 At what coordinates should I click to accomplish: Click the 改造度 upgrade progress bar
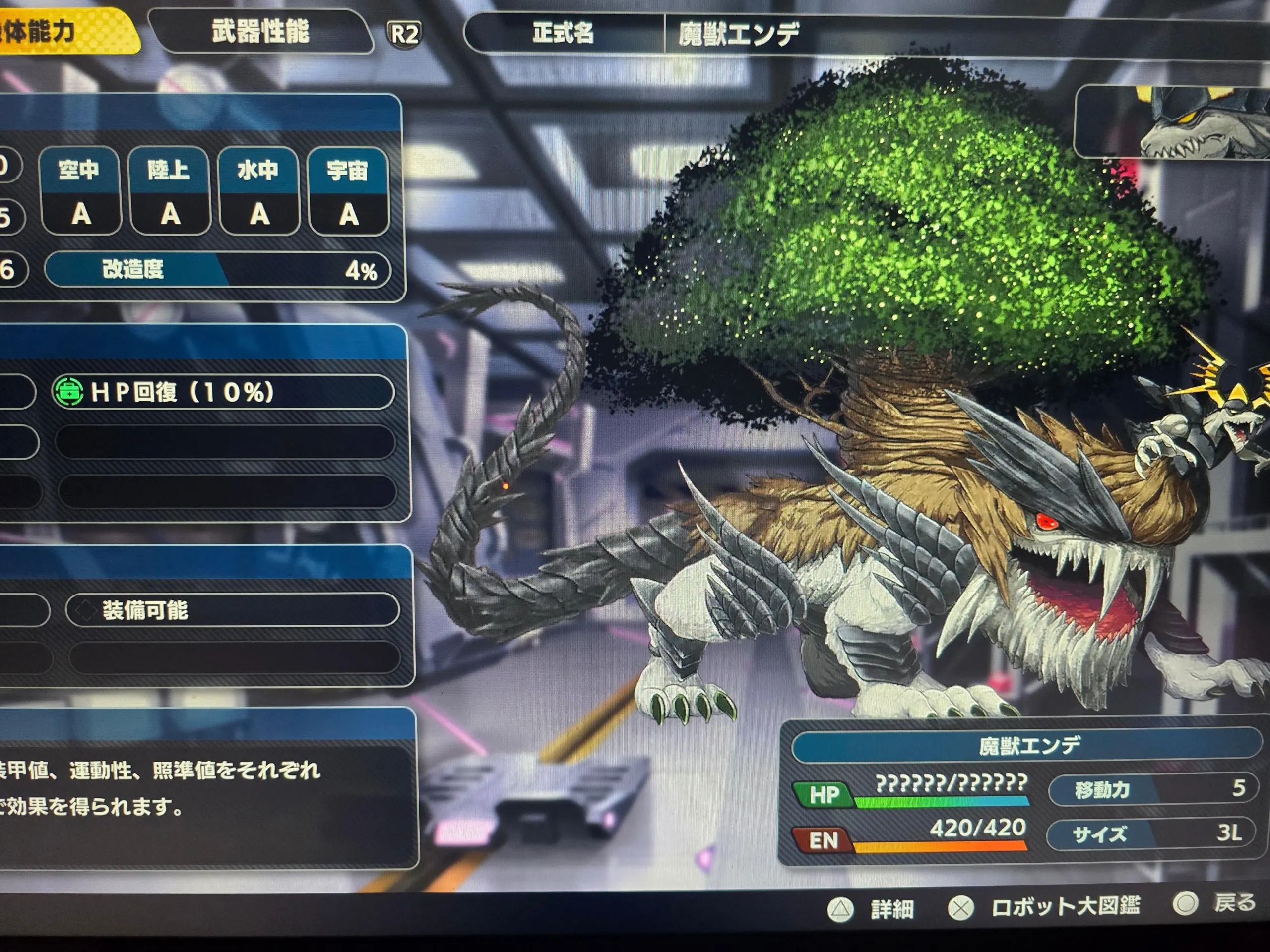[218, 269]
